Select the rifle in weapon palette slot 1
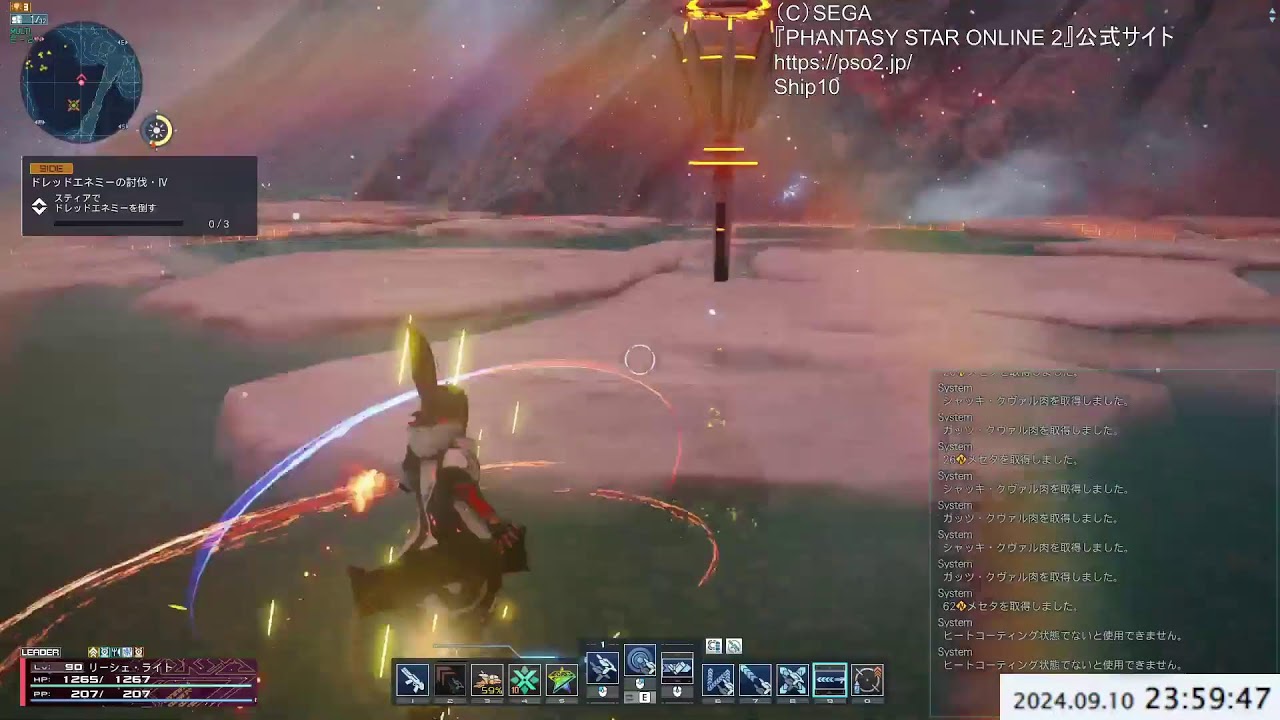This screenshot has width=1280, height=720. point(414,681)
